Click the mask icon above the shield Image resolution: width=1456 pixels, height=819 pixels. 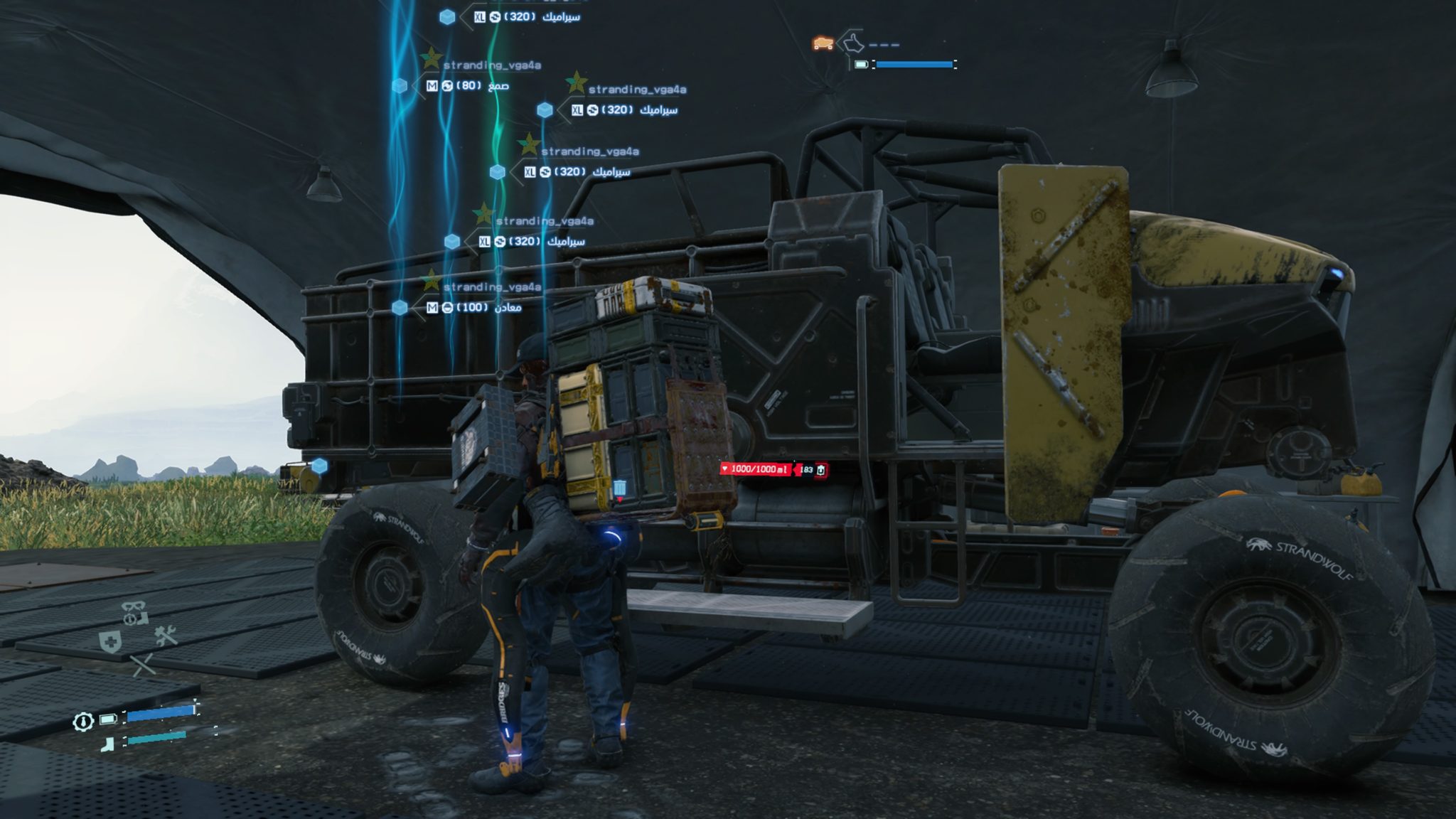pos(134,612)
